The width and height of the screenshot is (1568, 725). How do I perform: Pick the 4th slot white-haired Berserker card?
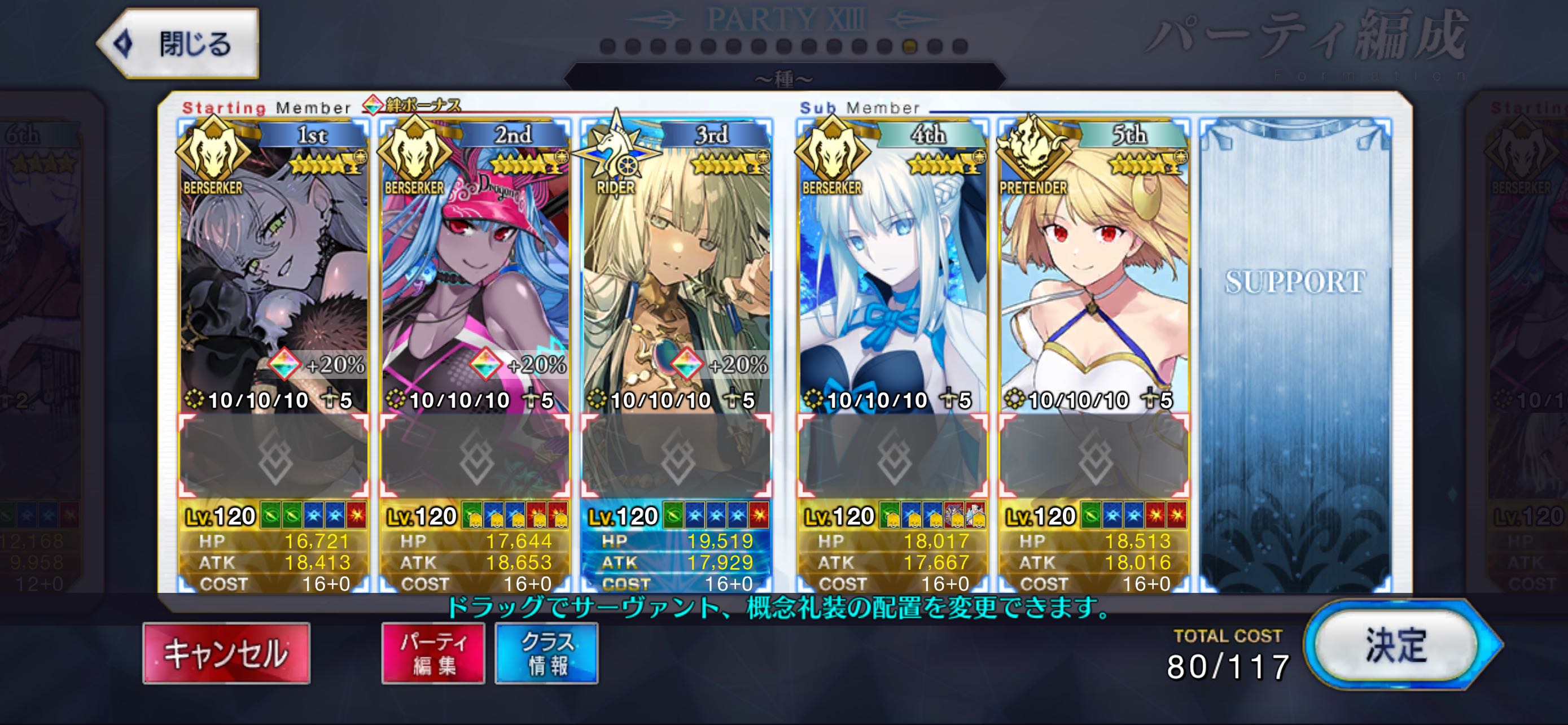click(892, 274)
